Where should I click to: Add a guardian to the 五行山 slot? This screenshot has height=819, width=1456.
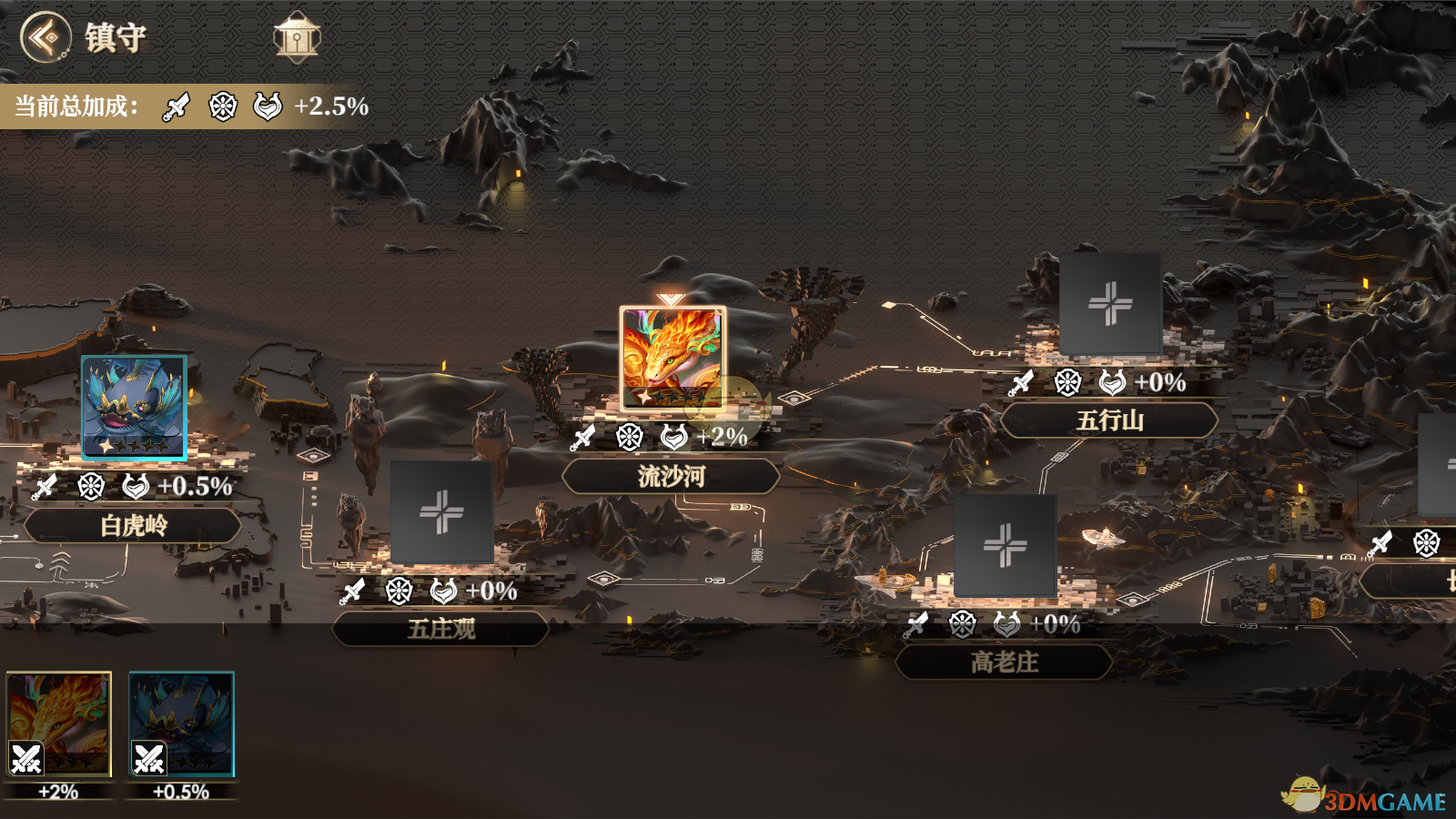pos(1110,304)
